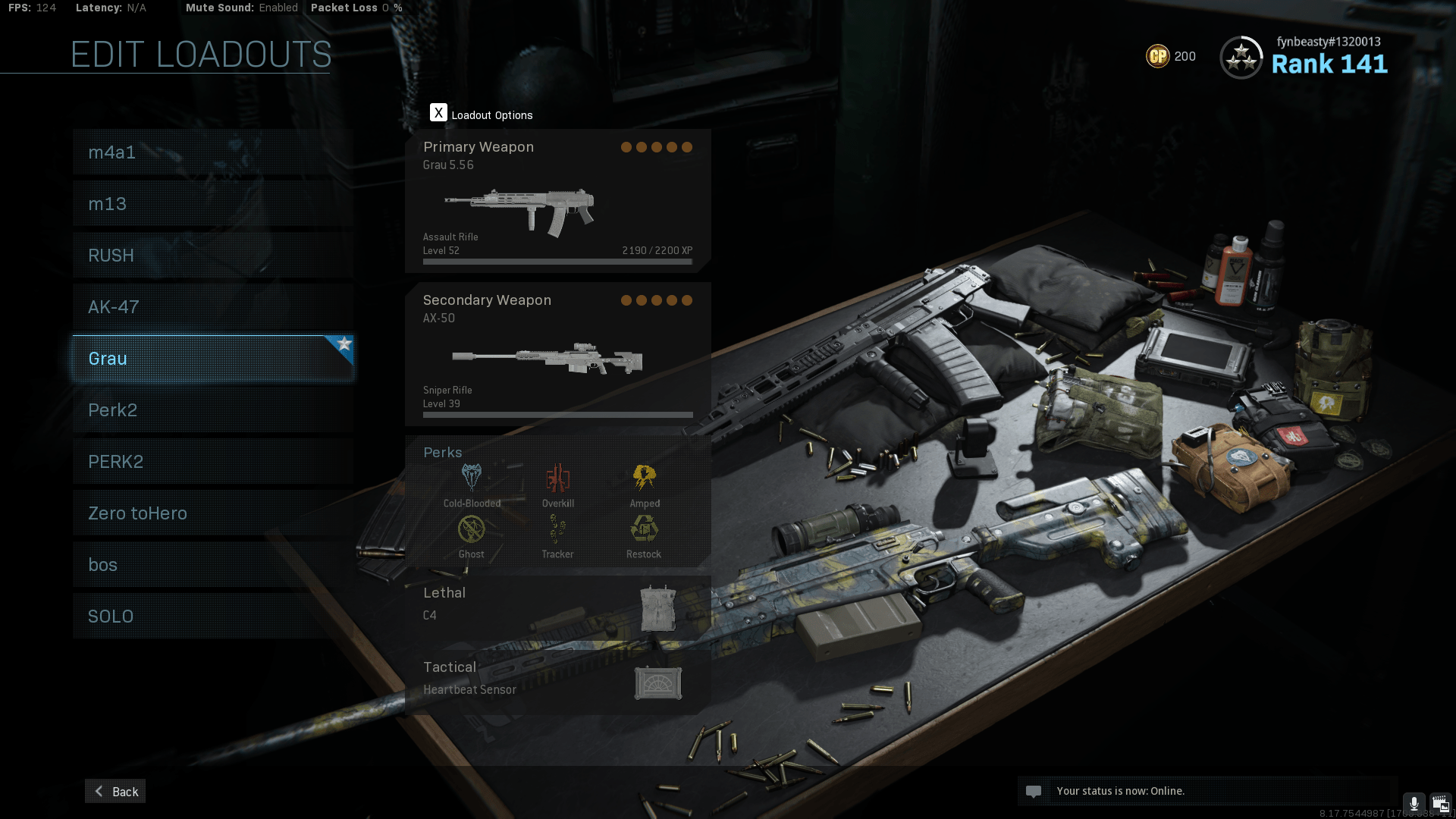1456x819 pixels.
Task: Click the Tracker perk icon
Action: pyautogui.click(x=558, y=529)
